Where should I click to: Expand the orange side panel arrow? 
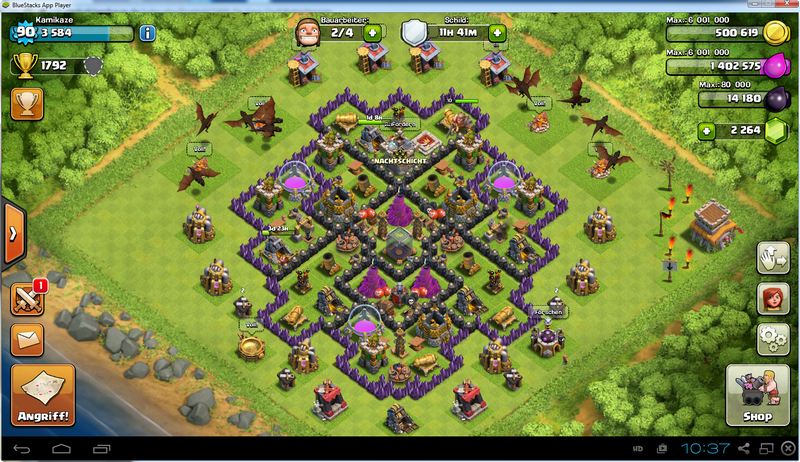12,233
